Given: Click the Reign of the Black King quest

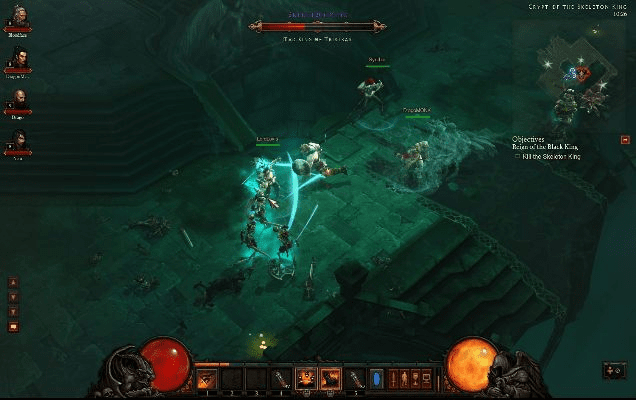Looking at the screenshot, I should point(546,147).
